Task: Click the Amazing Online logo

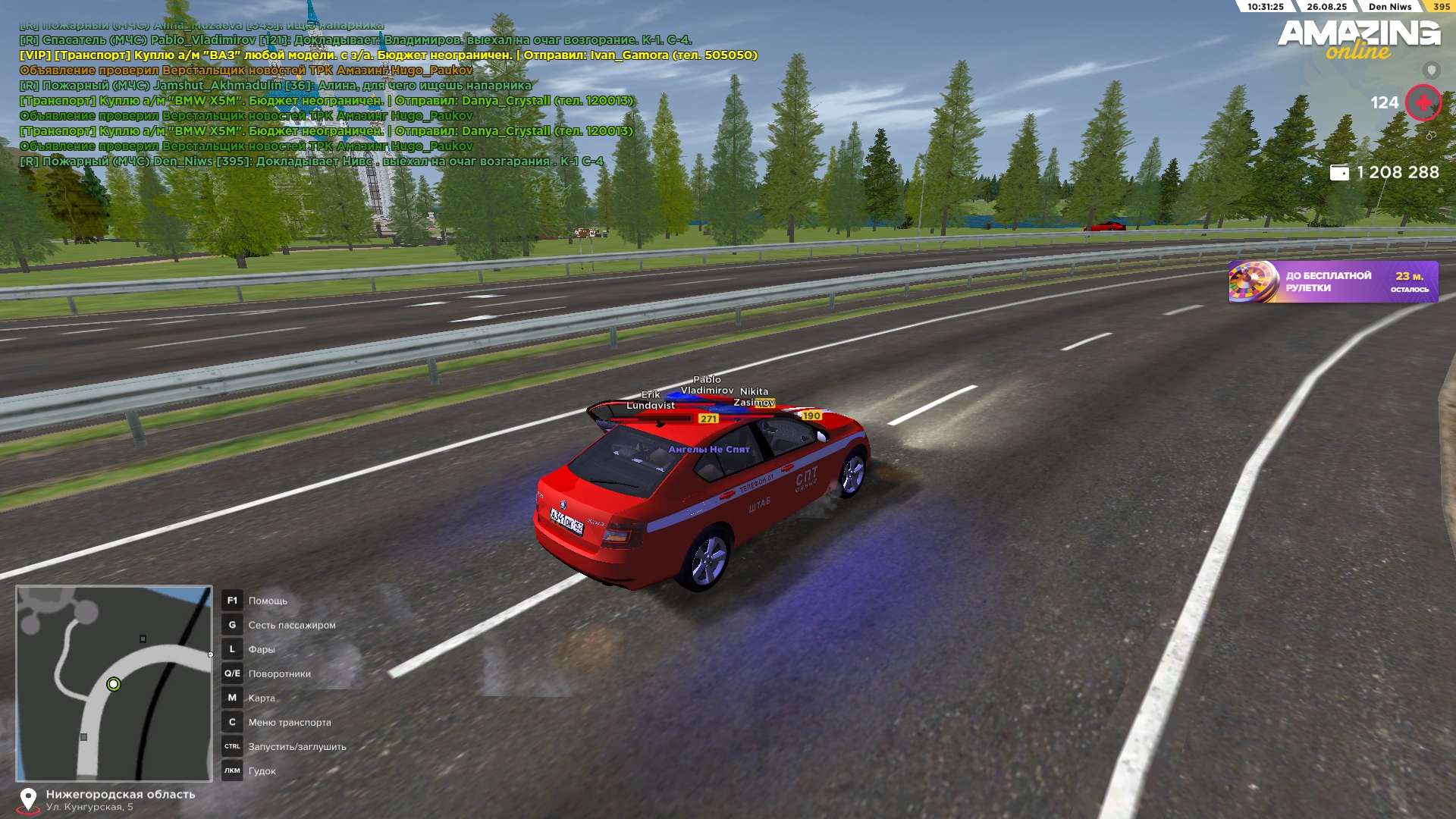Action: (x=1358, y=39)
